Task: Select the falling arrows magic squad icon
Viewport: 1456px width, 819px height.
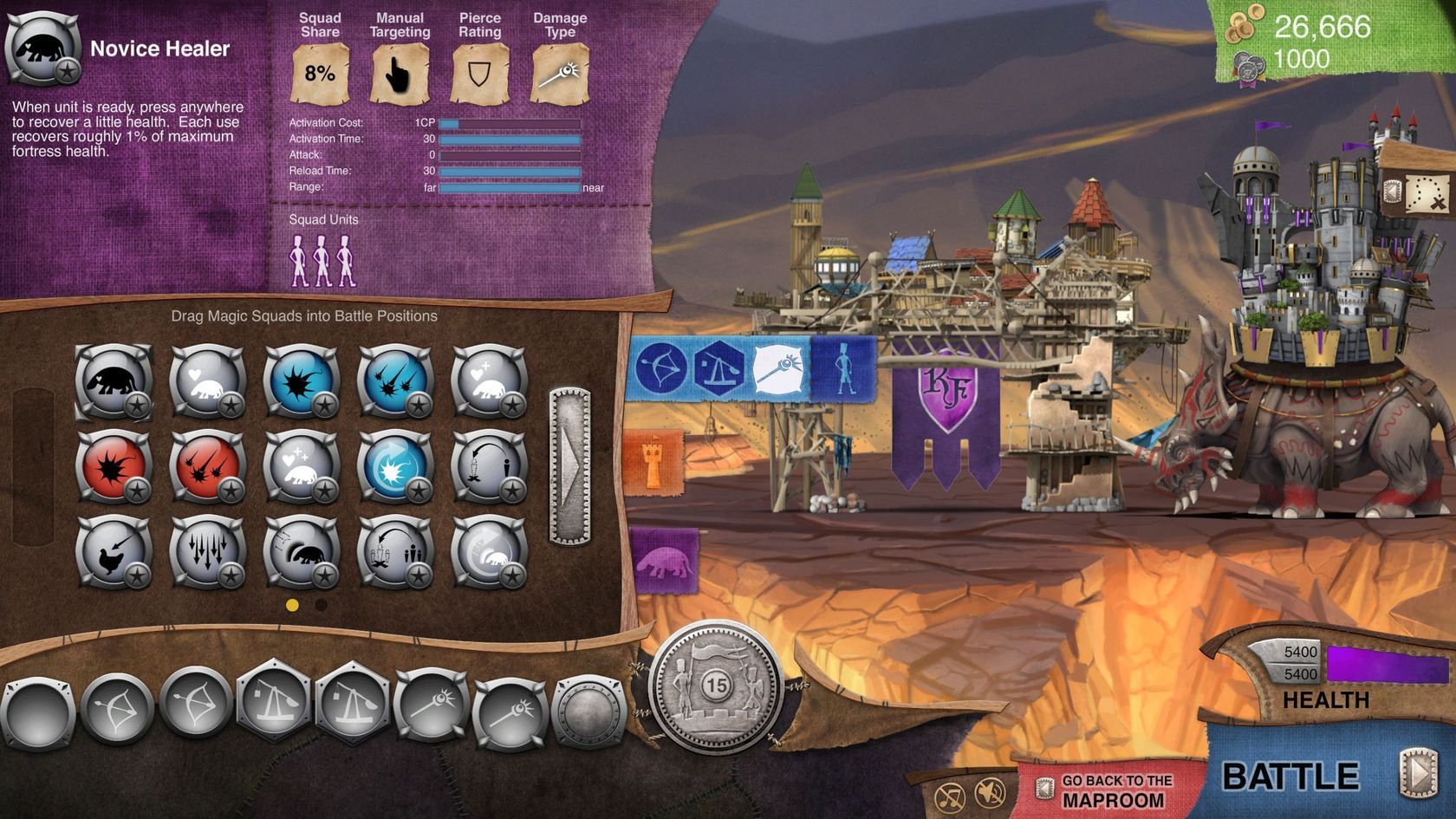Action: (x=207, y=549)
